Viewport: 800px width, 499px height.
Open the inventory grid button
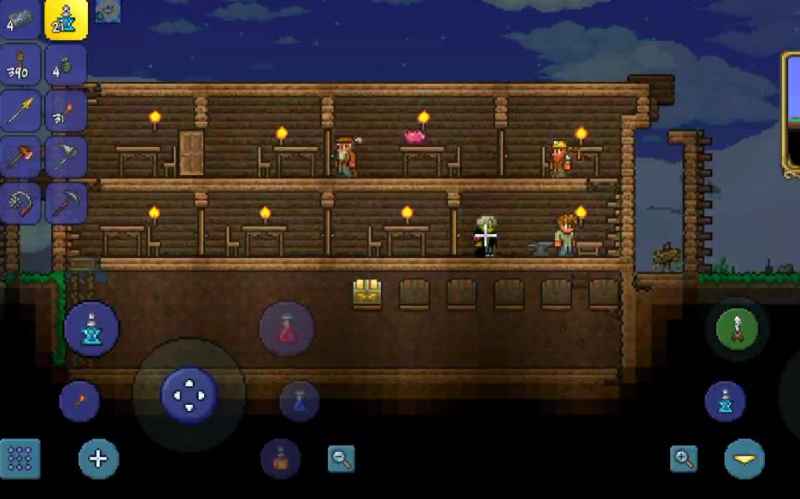point(20,459)
